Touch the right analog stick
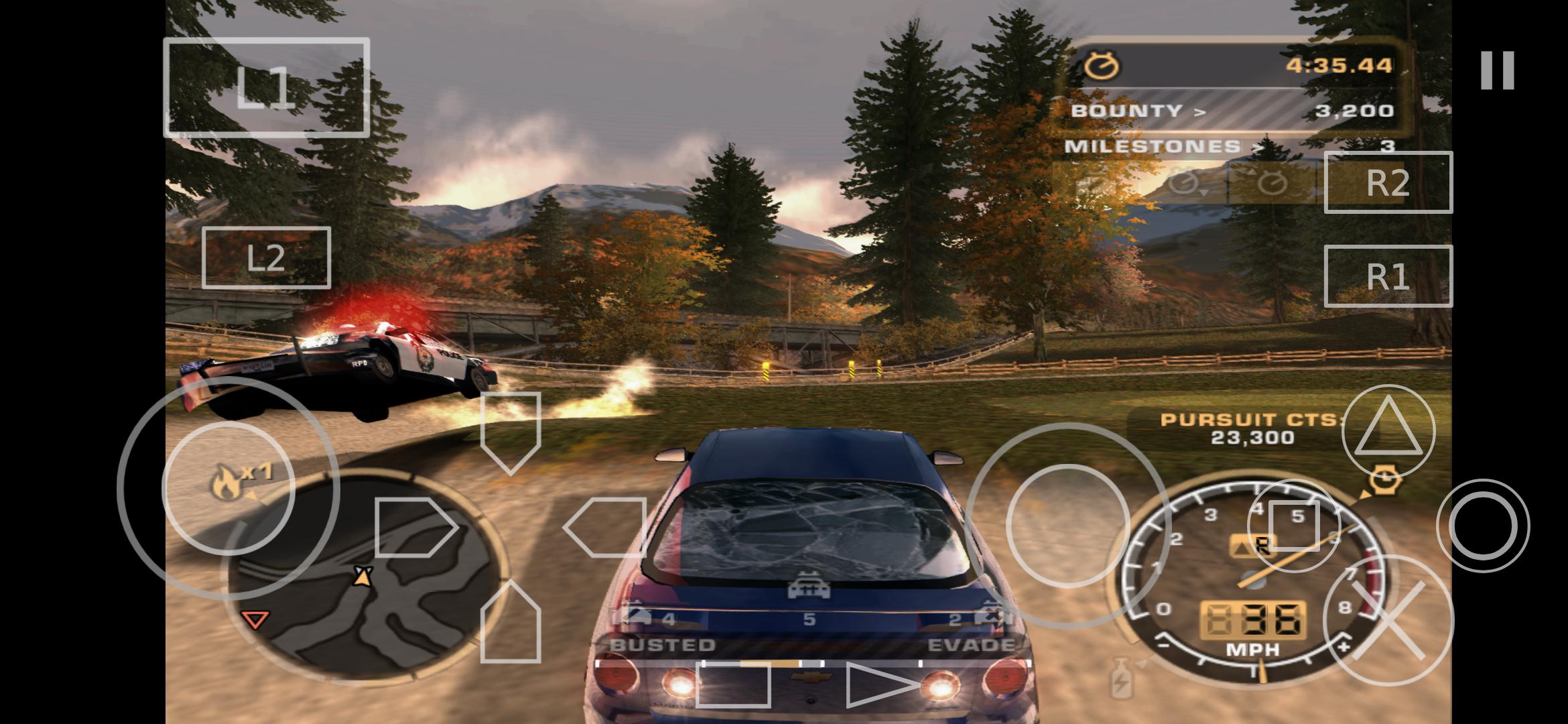 click(1068, 526)
